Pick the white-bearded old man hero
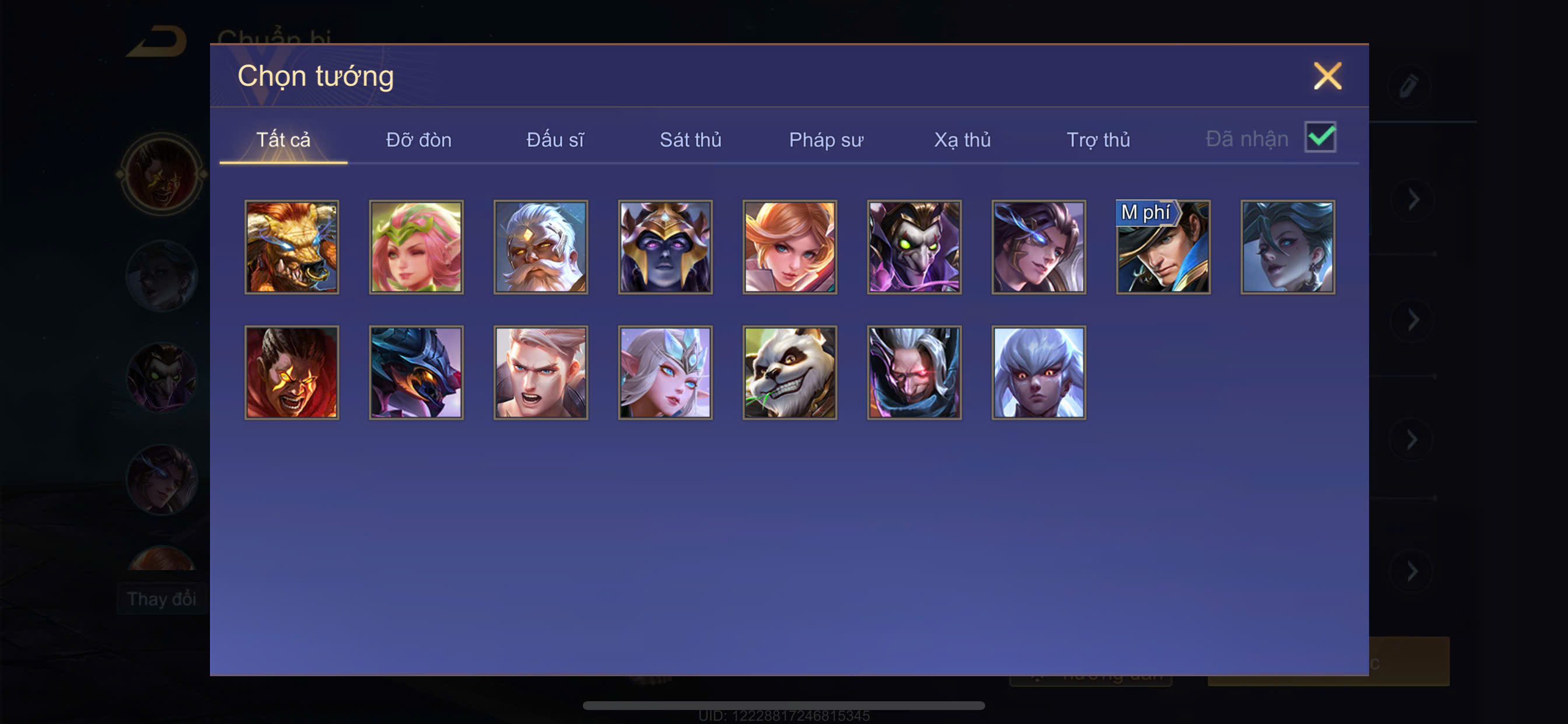The height and width of the screenshot is (724, 1568). [x=541, y=247]
